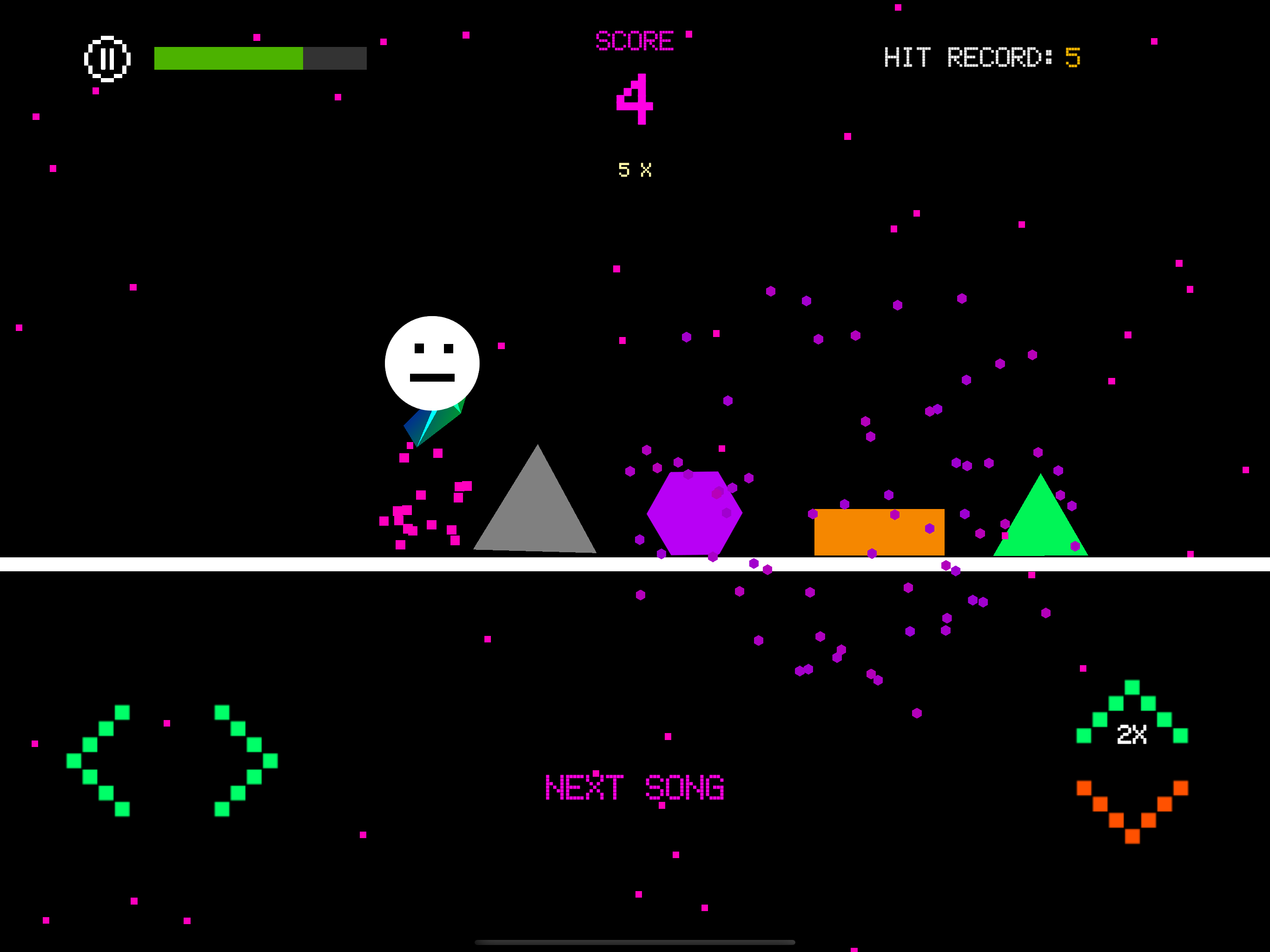
Task: Tap NEXT SONG to change music
Action: 635,787
